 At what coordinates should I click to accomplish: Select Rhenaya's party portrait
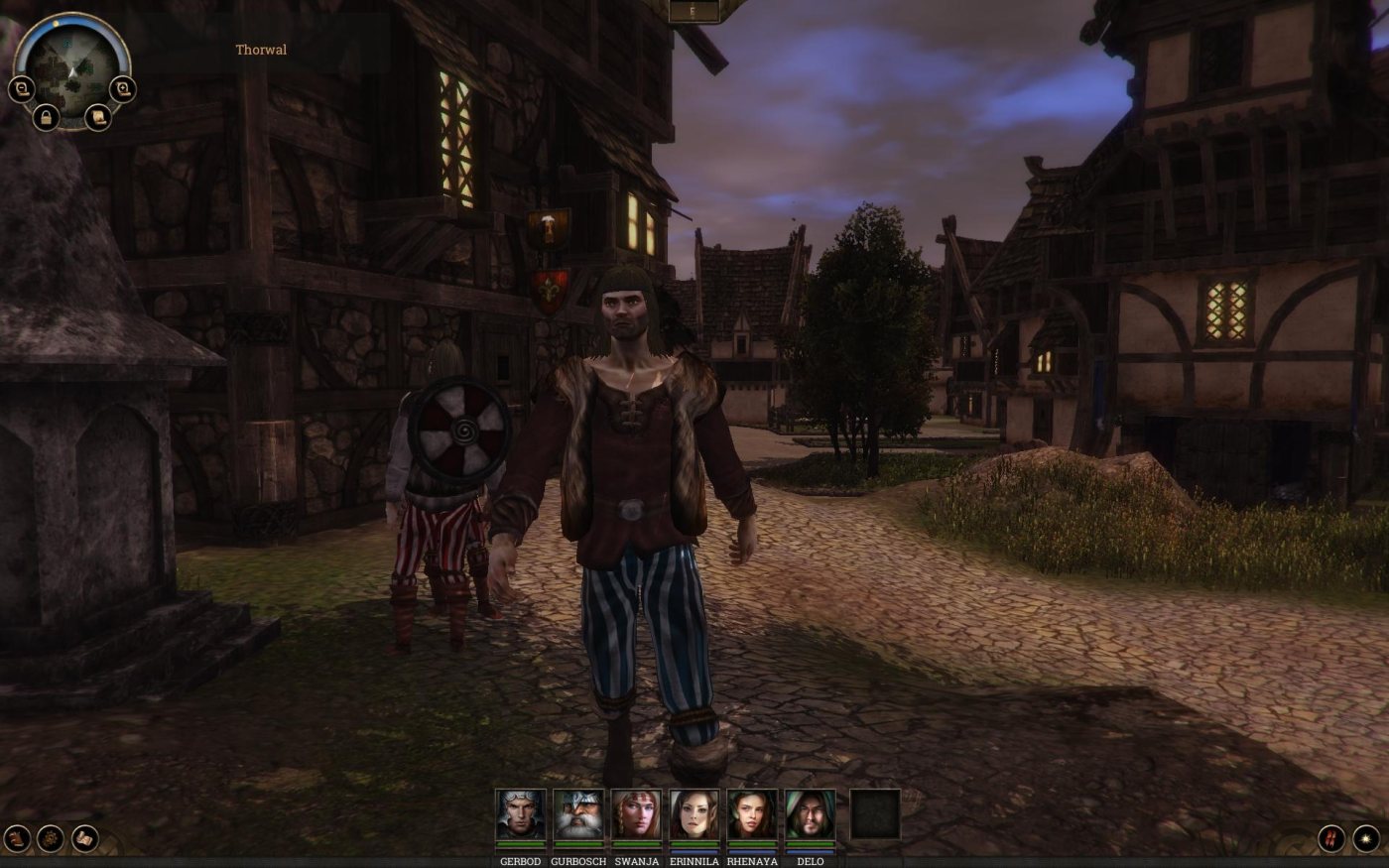click(752, 815)
